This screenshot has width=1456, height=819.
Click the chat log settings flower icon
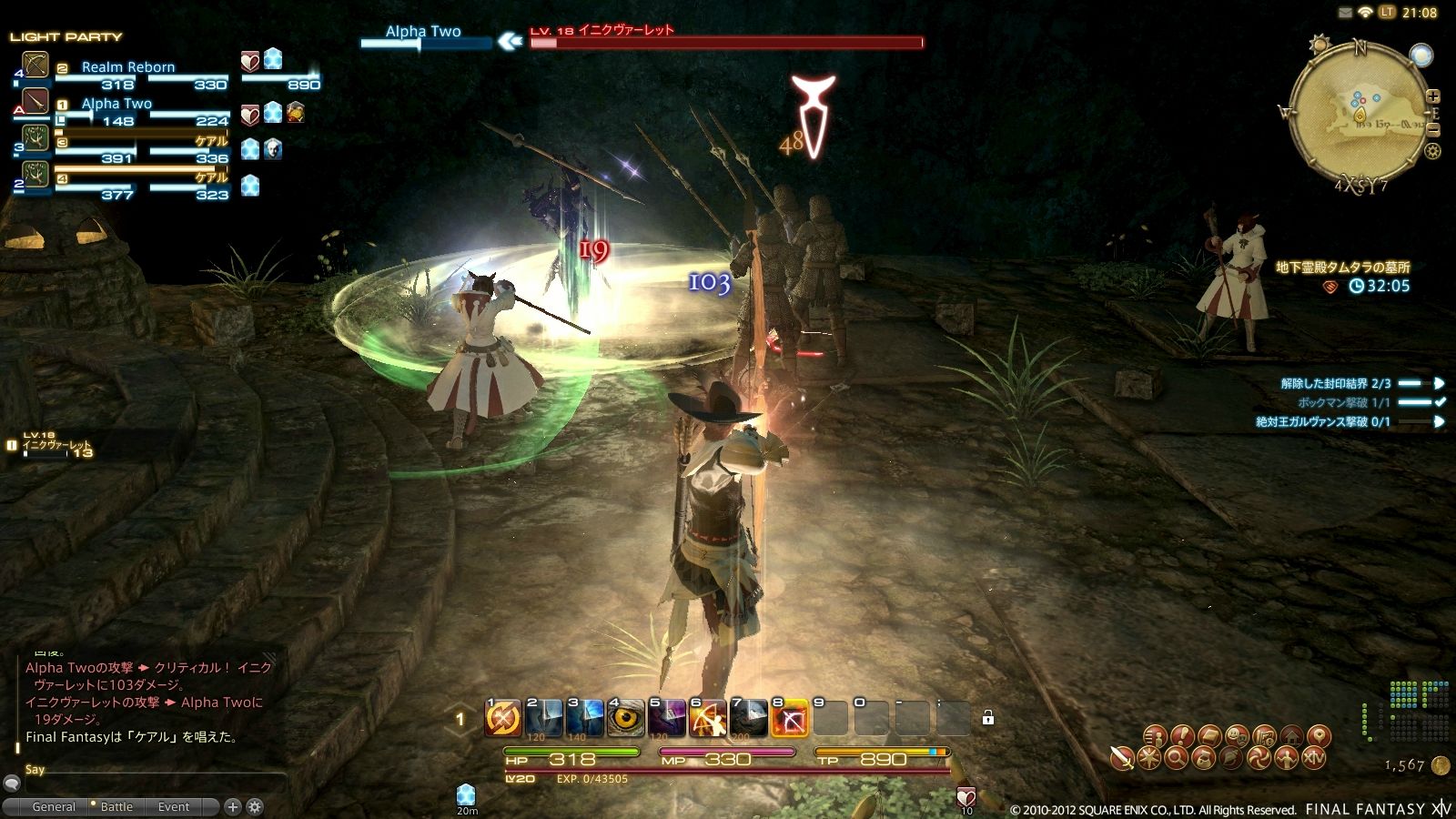257,806
